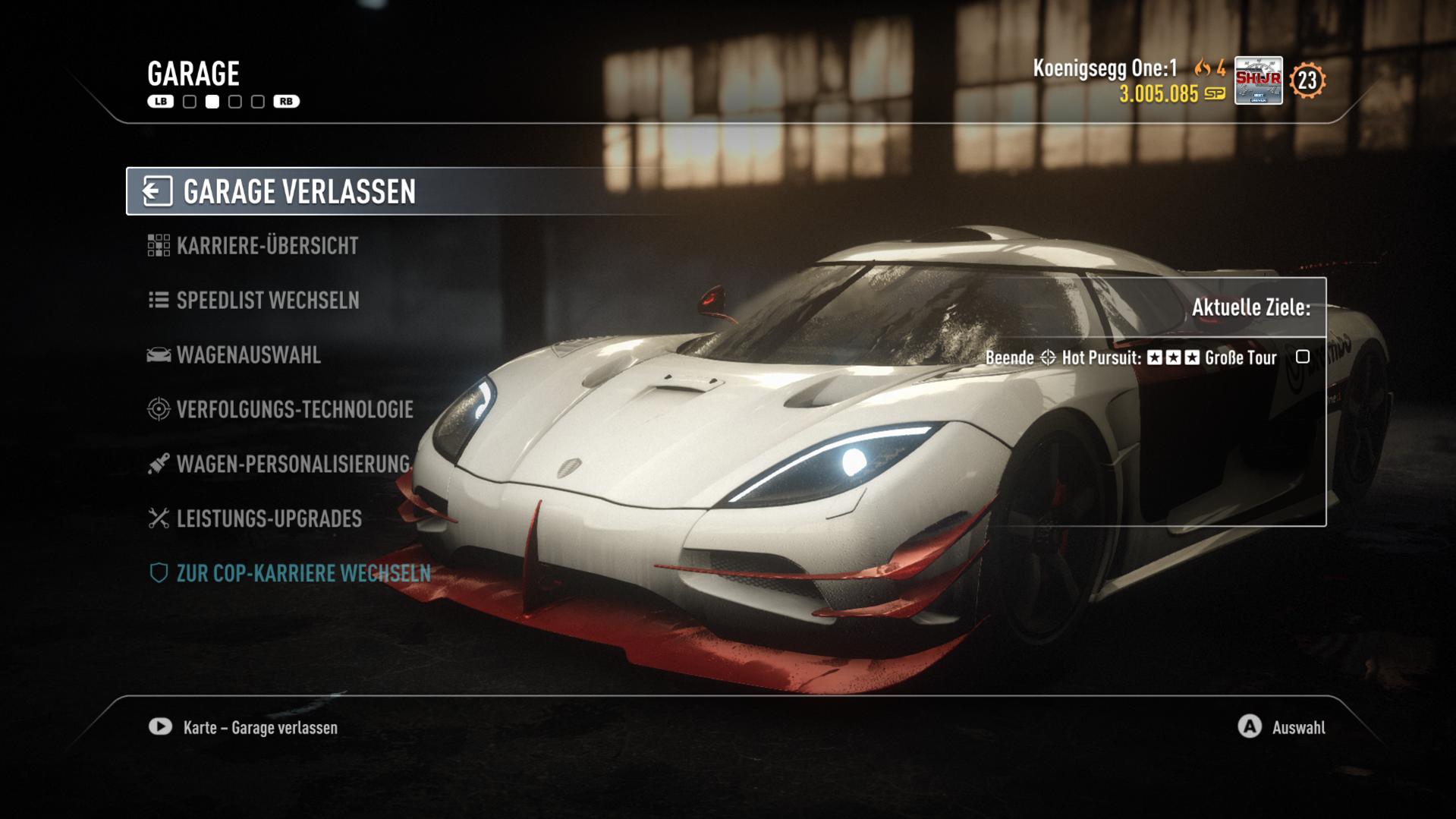Click the Aktuelle Ziele objectives panel header
This screenshot has height=819, width=1456.
coord(1250,307)
